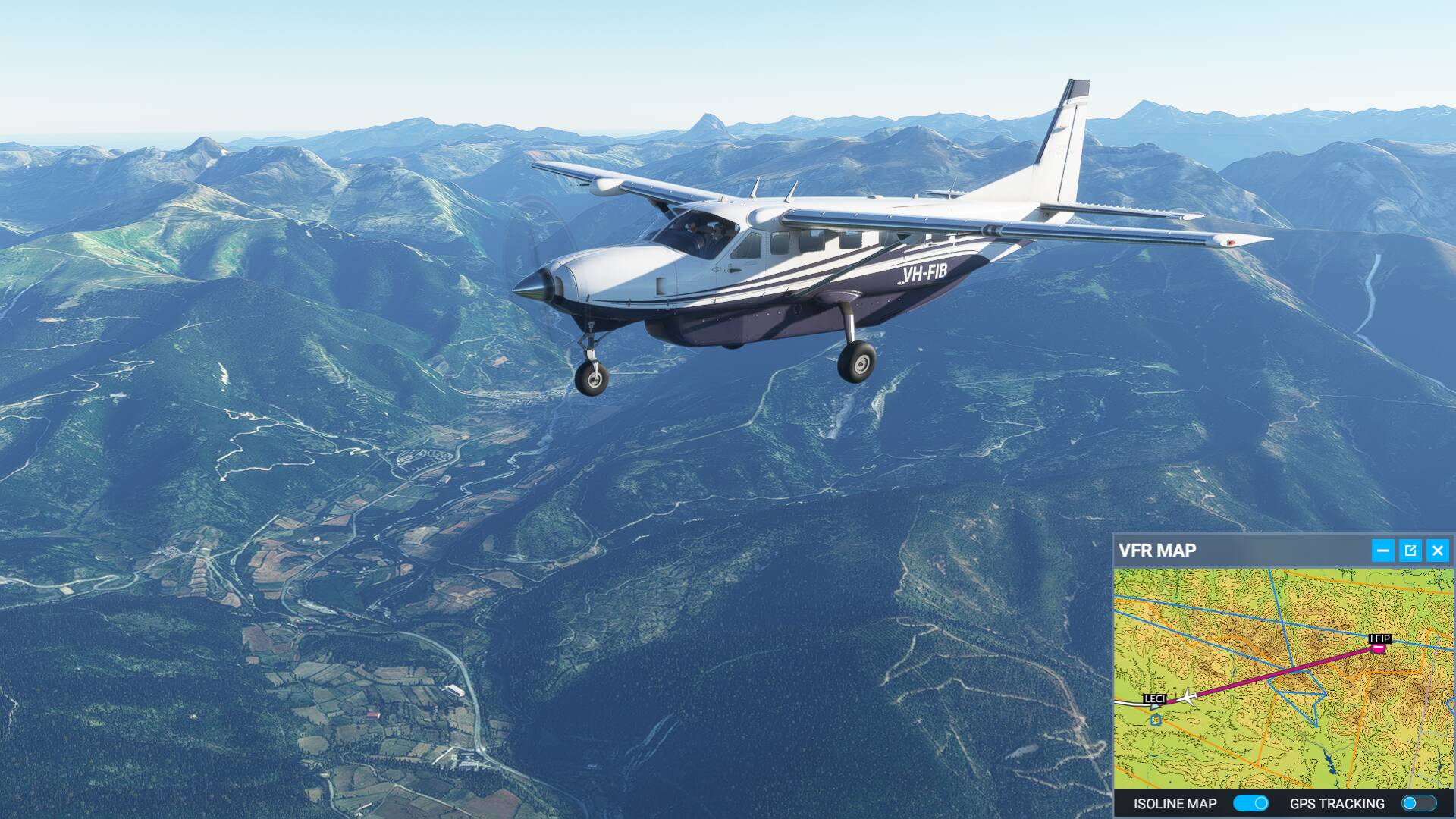Pop out the VFR Map window
This screenshot has width=1456, height=819.
1410,551
